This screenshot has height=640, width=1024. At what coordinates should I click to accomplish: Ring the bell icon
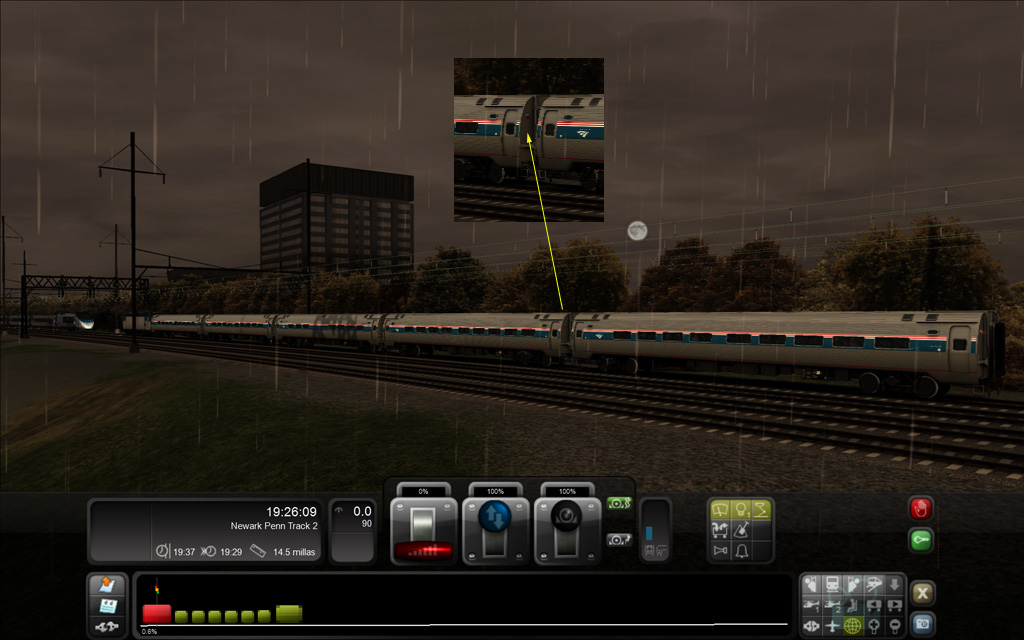(743, 551)
